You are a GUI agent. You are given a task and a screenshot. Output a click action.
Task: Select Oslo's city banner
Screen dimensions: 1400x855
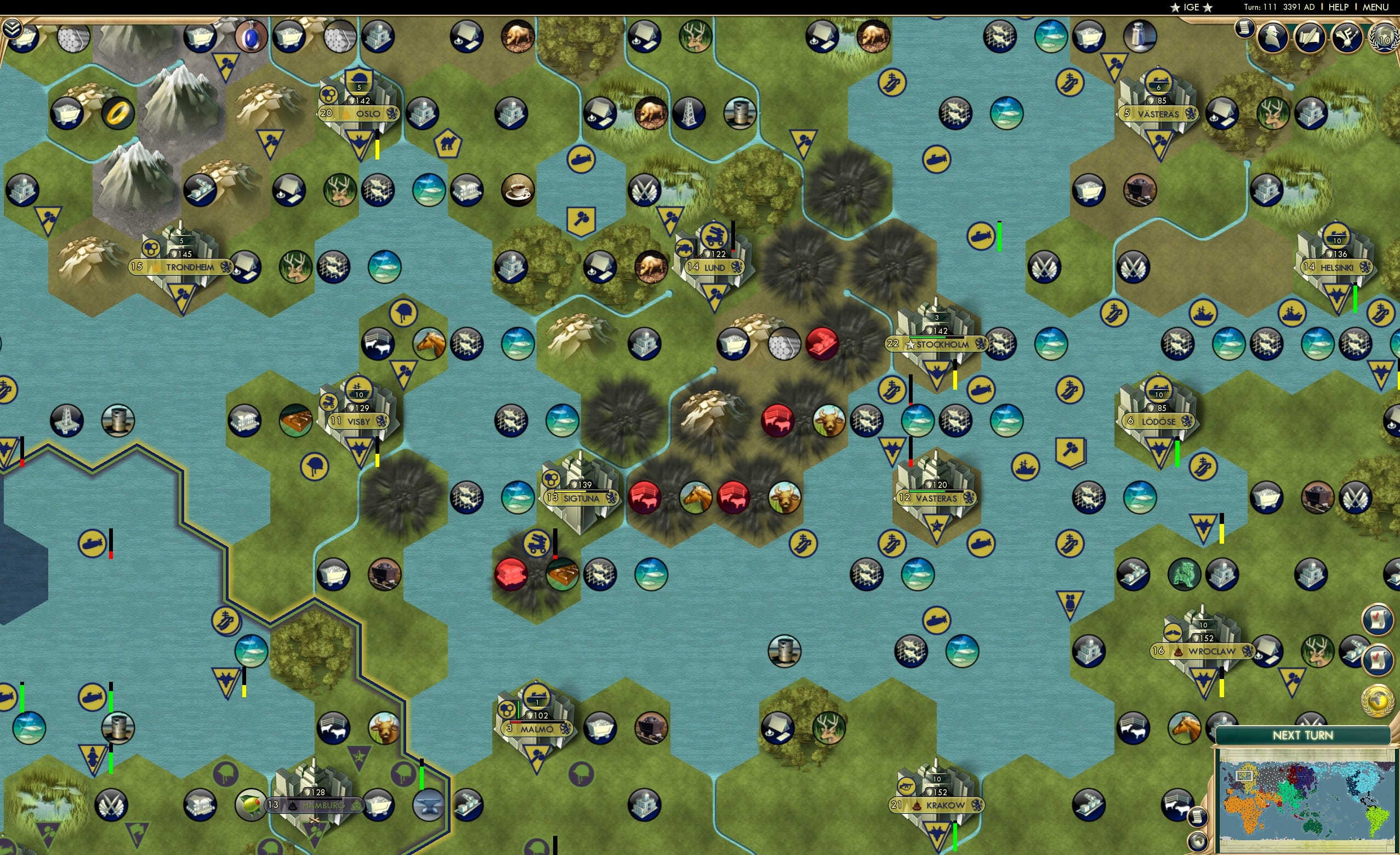(x=358, y=112)
